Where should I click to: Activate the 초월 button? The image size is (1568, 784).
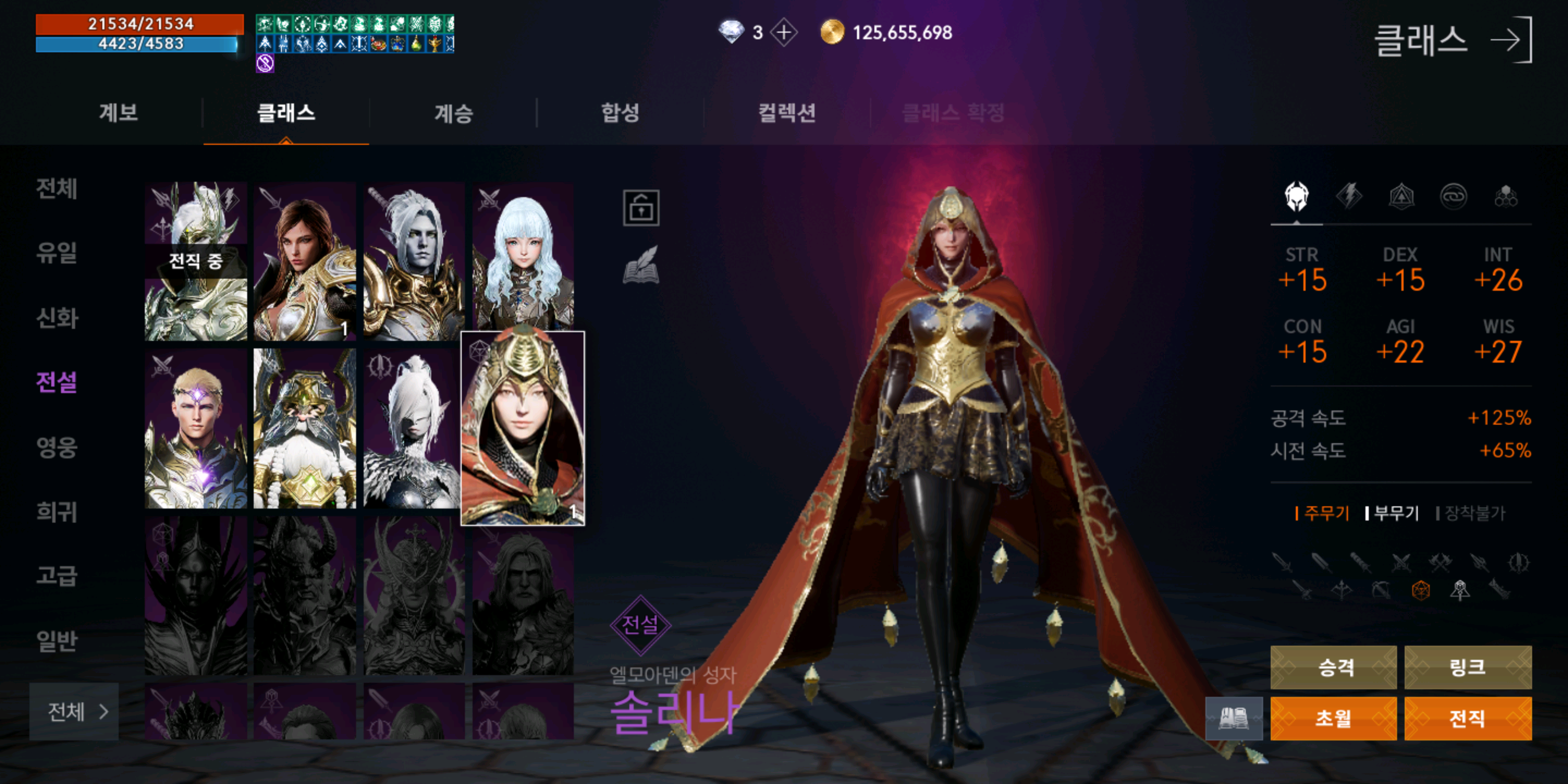[x=1333, y=718]
